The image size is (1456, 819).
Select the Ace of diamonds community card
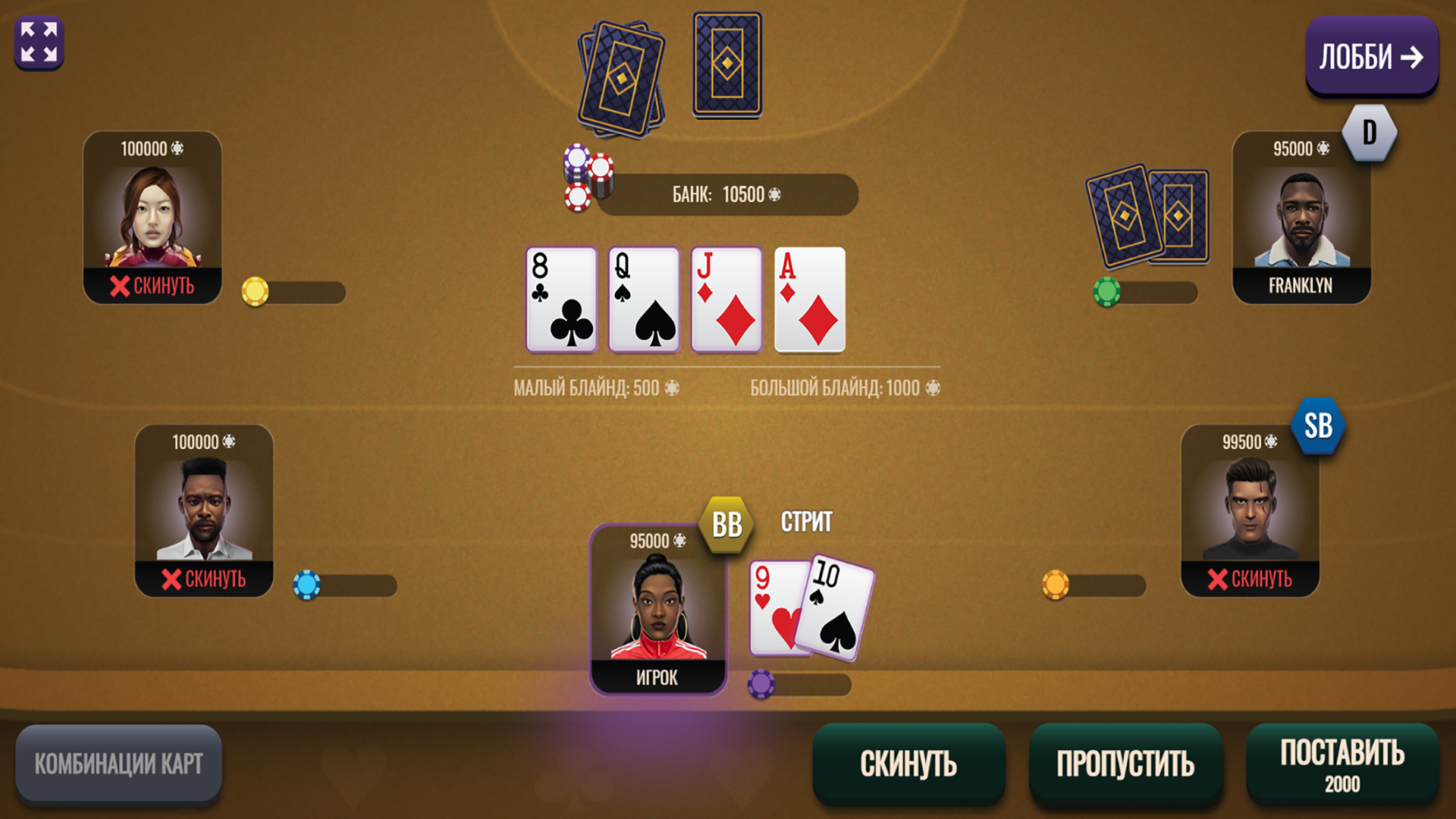(808, 297)
